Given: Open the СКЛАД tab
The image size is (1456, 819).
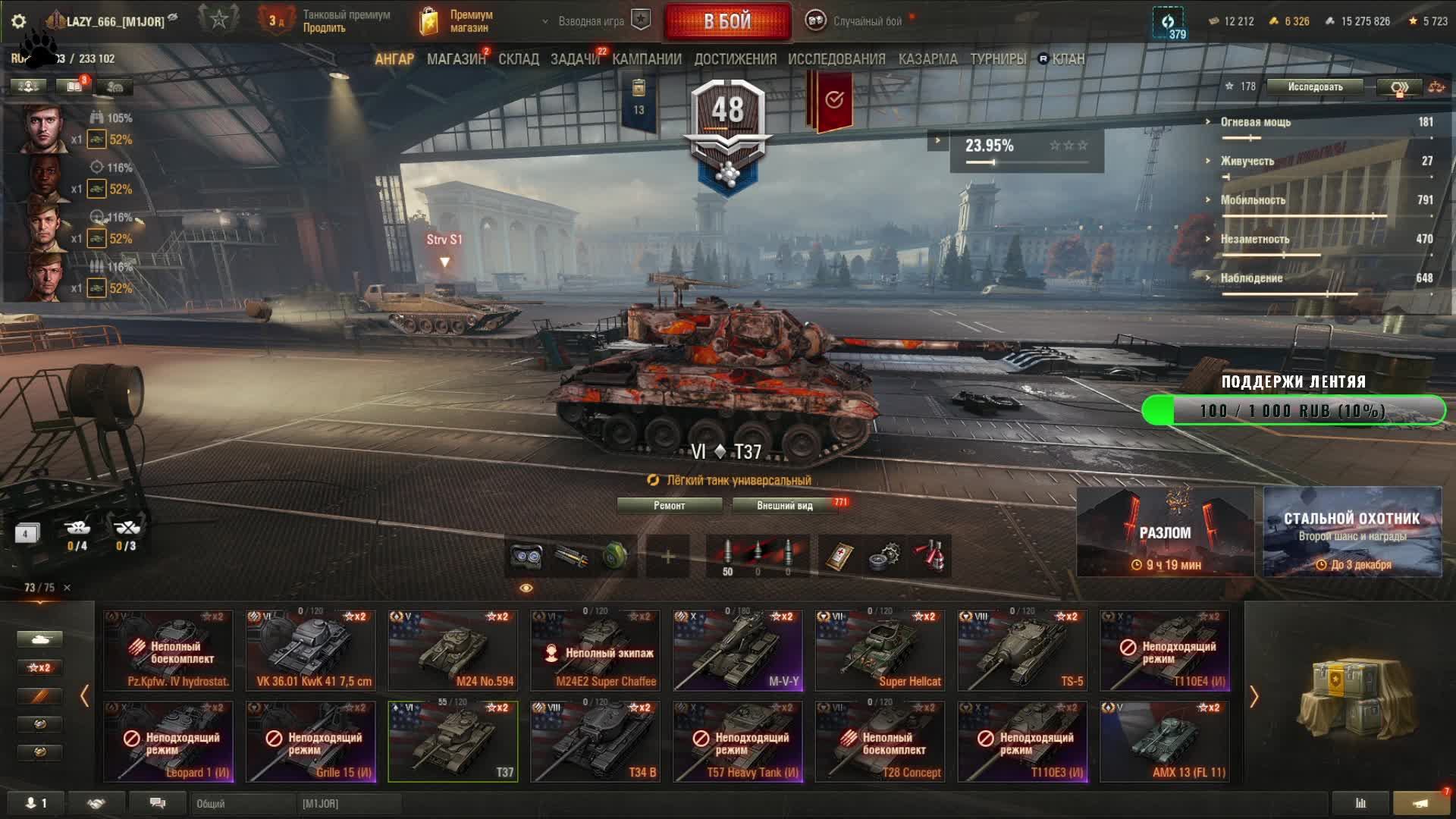Looking at the screenshot, I should pos(519,59).
